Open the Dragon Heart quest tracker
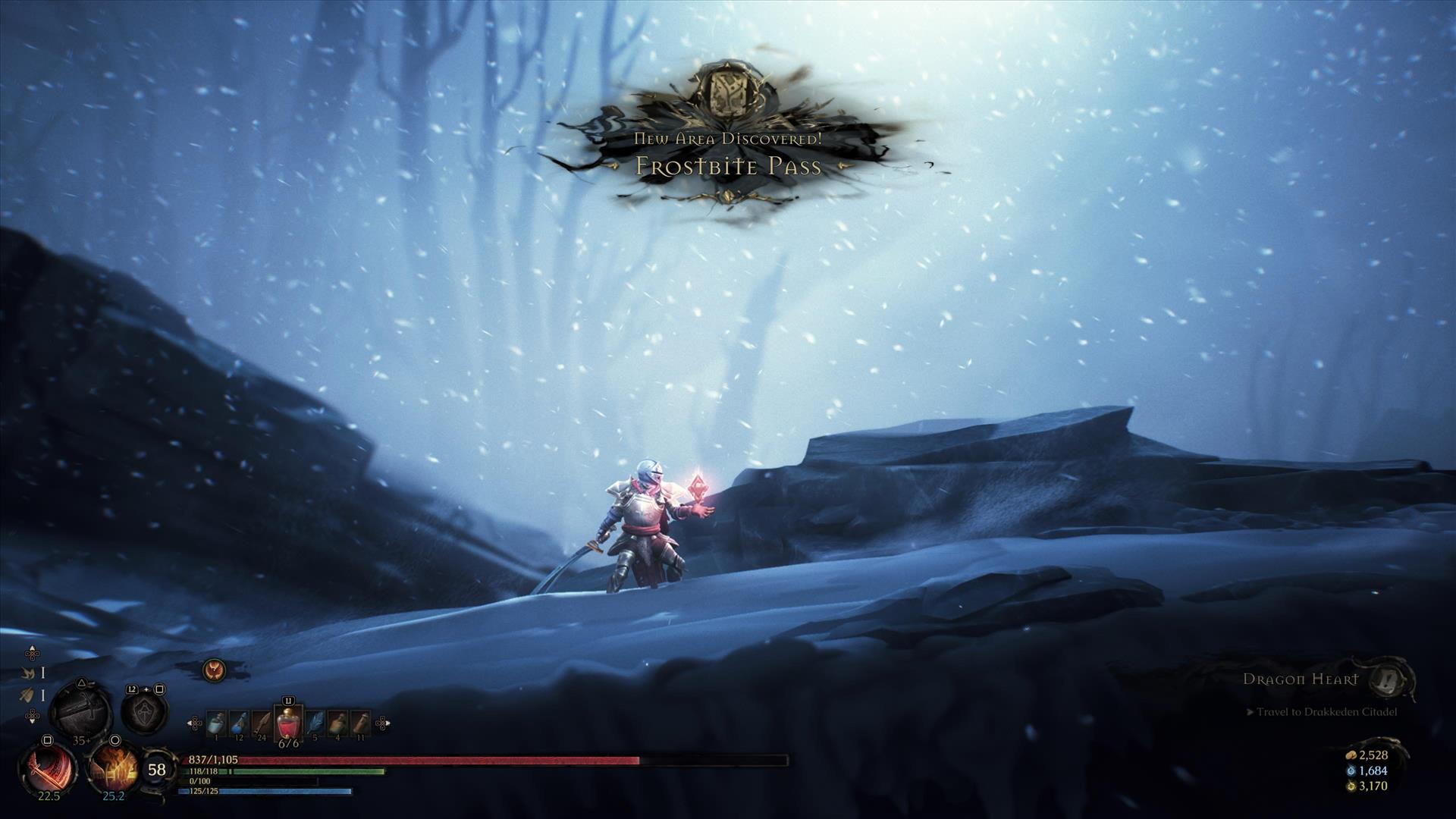1456x819 pixels. (1300, 679)
